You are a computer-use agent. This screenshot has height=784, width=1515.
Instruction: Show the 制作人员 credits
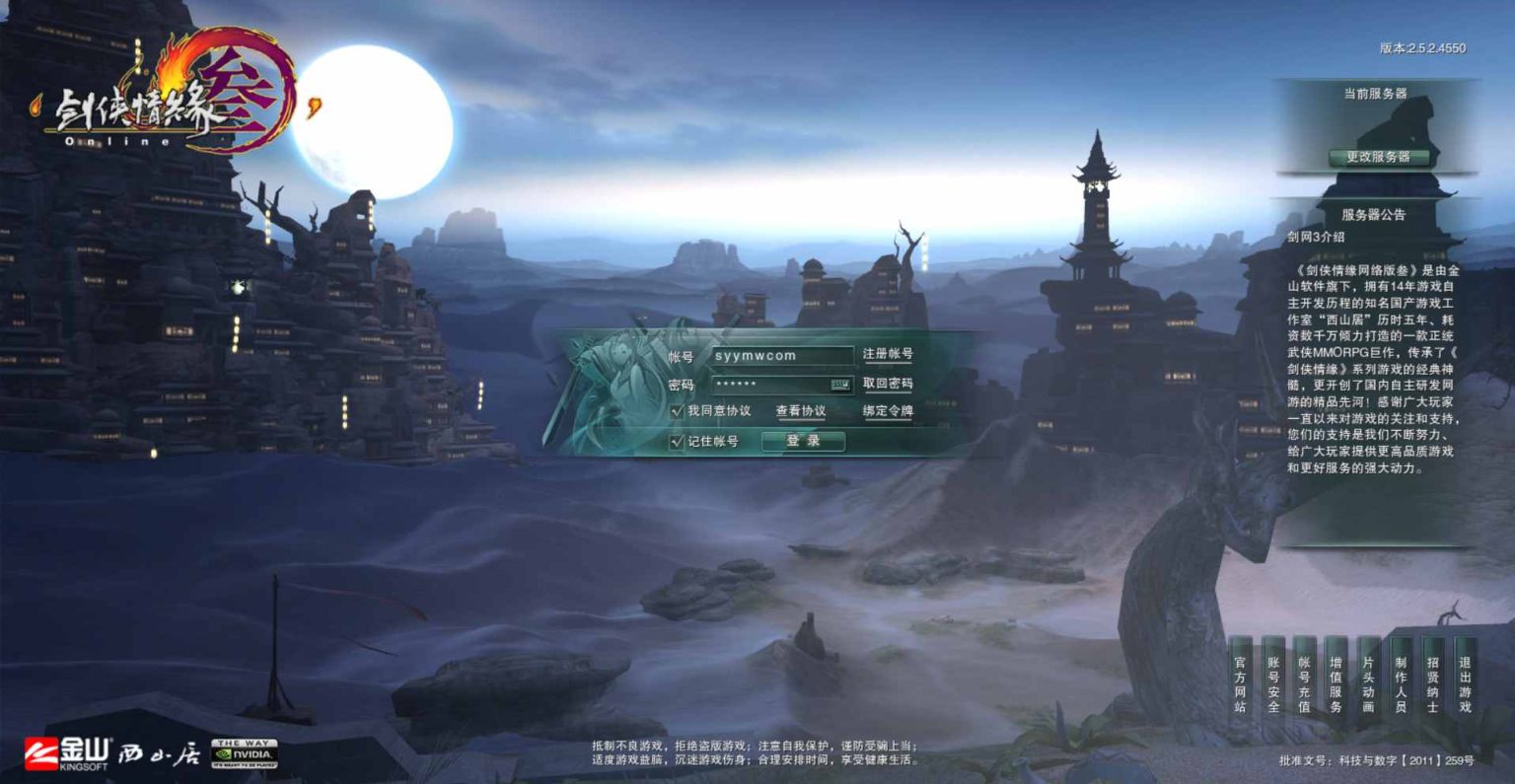click(x=1401, y=684)
